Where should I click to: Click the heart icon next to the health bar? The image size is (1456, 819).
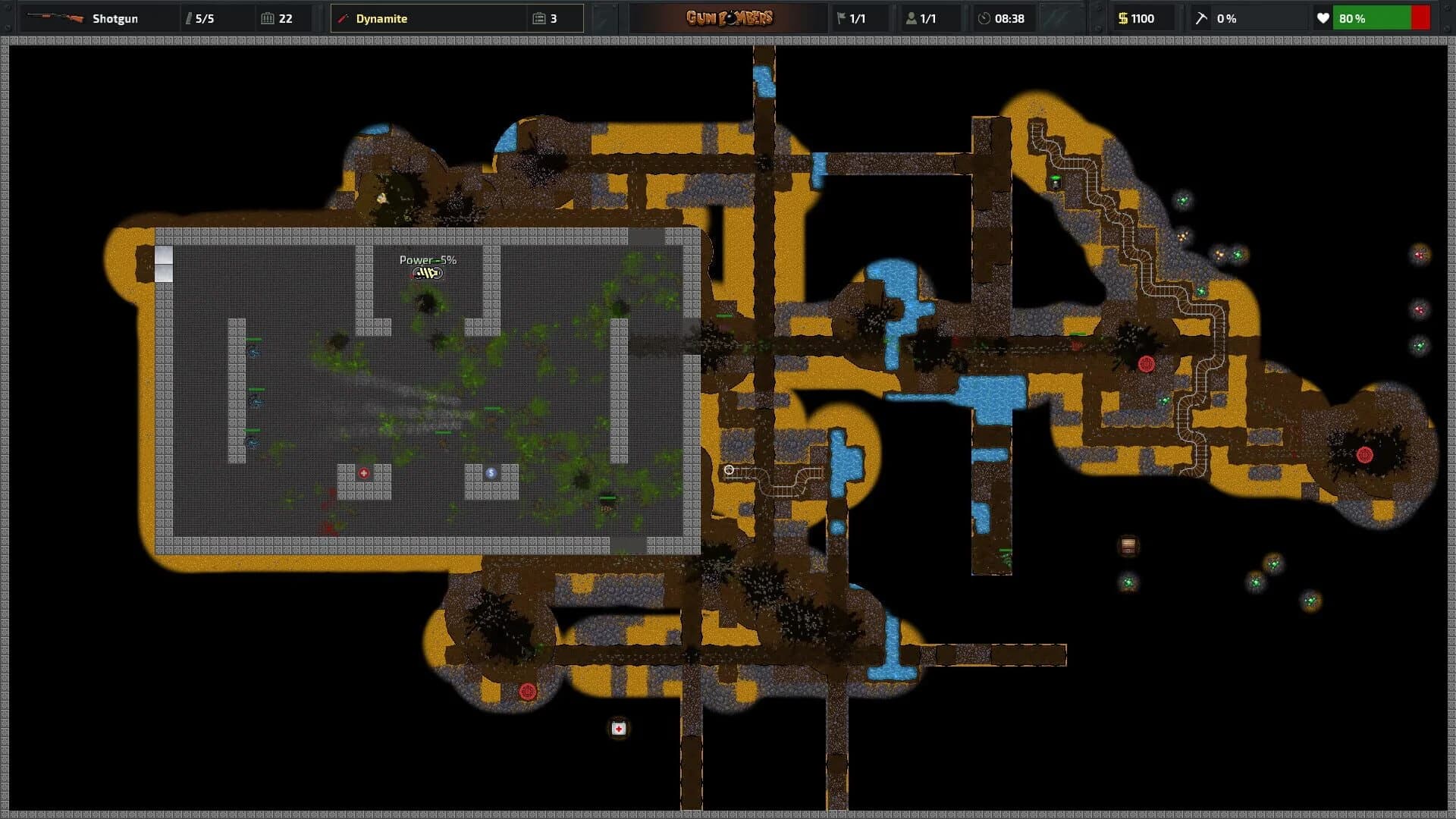click(1324, 18)
